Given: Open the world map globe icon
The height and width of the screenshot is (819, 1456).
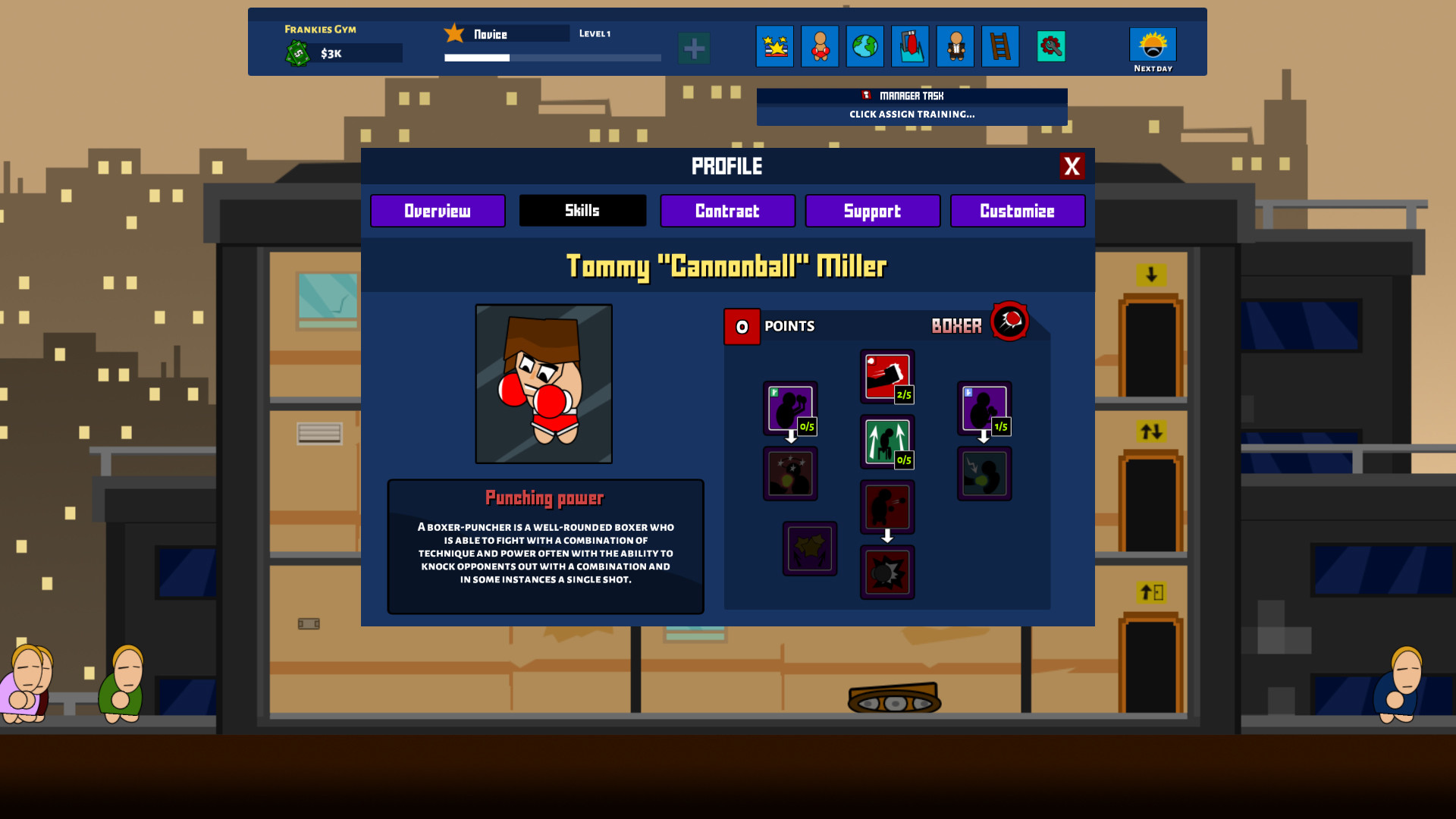Looking at the screenshot, I should tap(864, 46).
